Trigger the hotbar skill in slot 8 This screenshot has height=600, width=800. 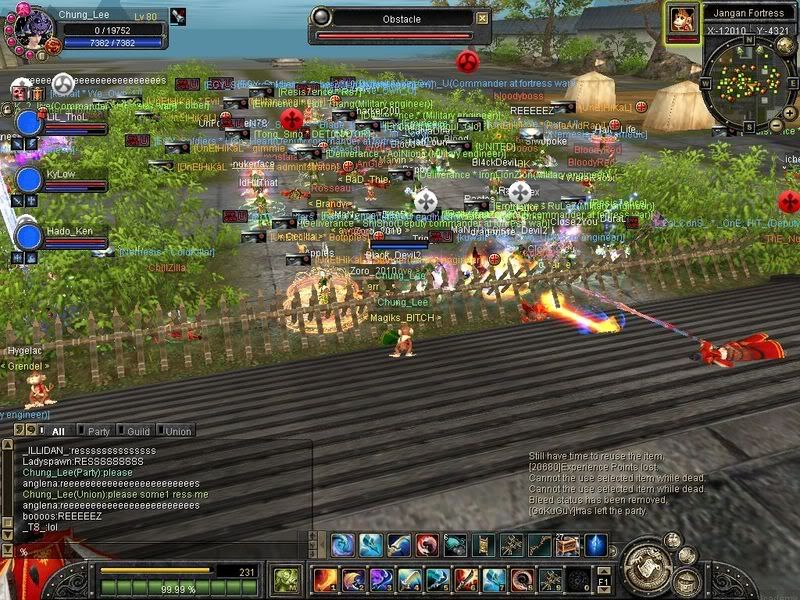[x=522, y=580]
